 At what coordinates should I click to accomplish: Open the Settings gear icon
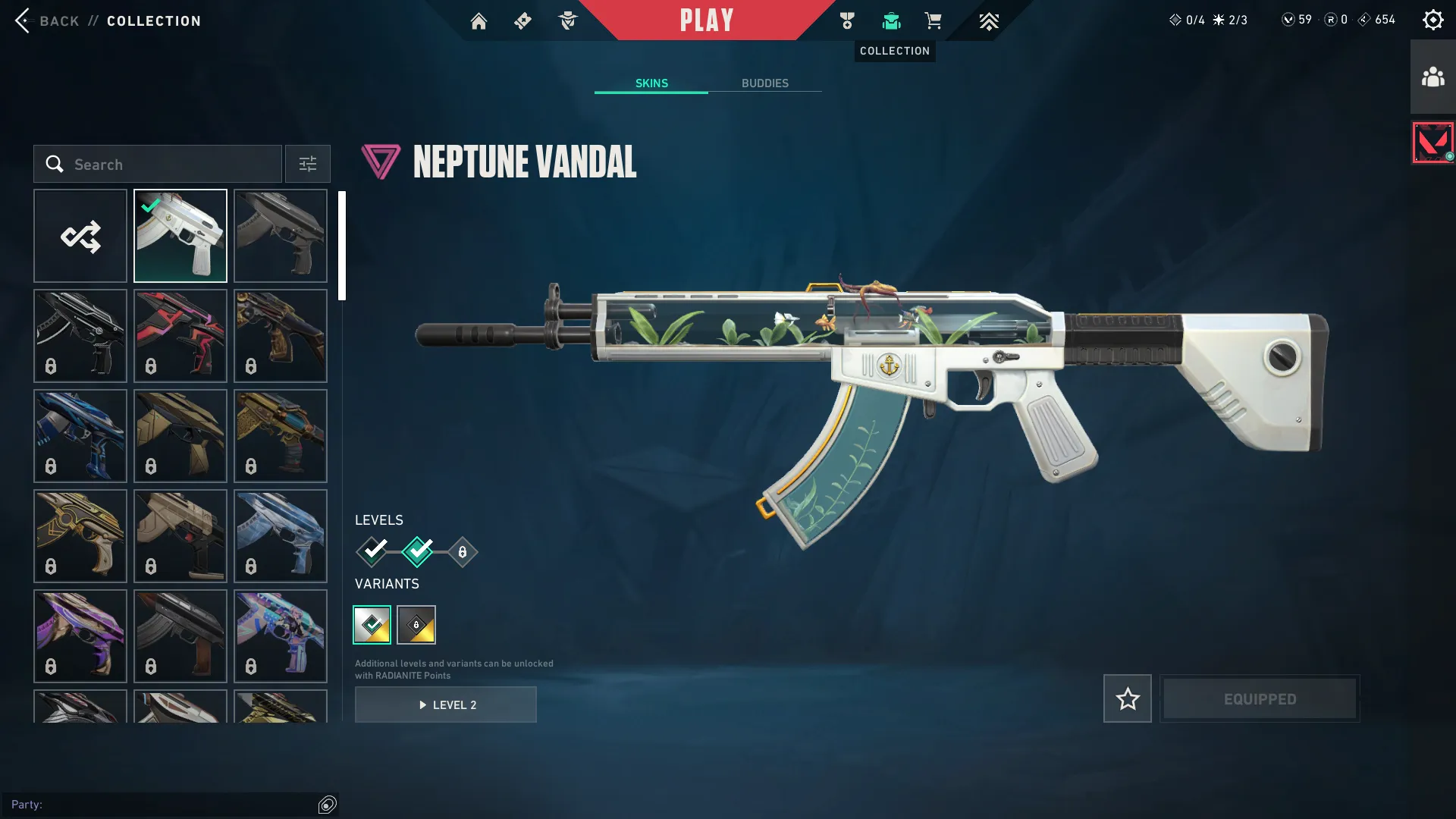(1432, 19)
